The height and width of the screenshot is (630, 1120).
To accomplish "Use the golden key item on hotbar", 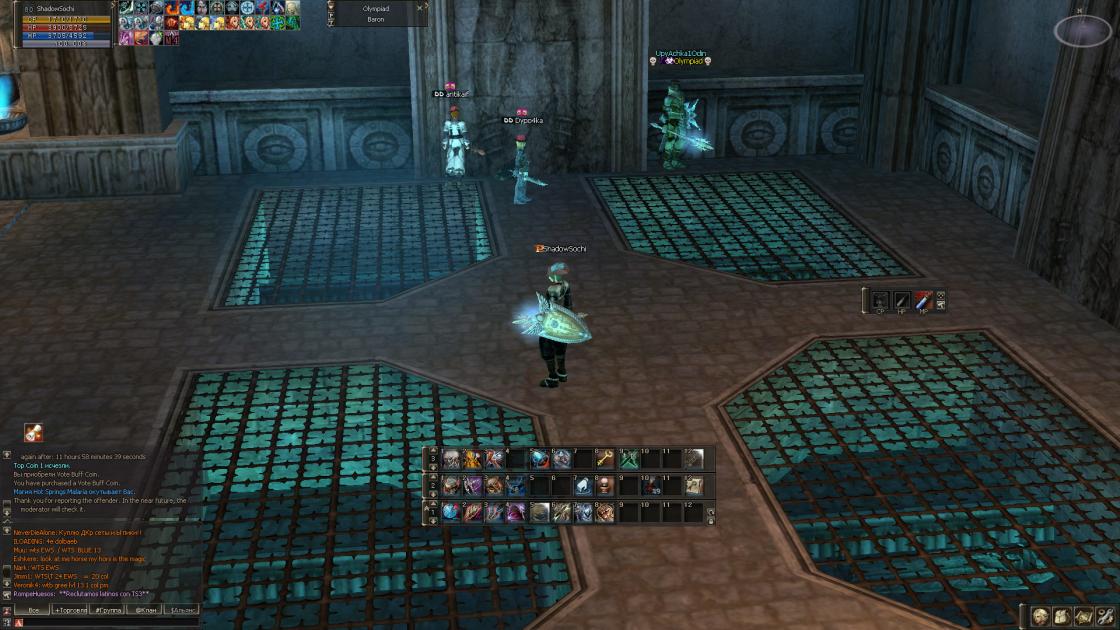I will 605,458.
